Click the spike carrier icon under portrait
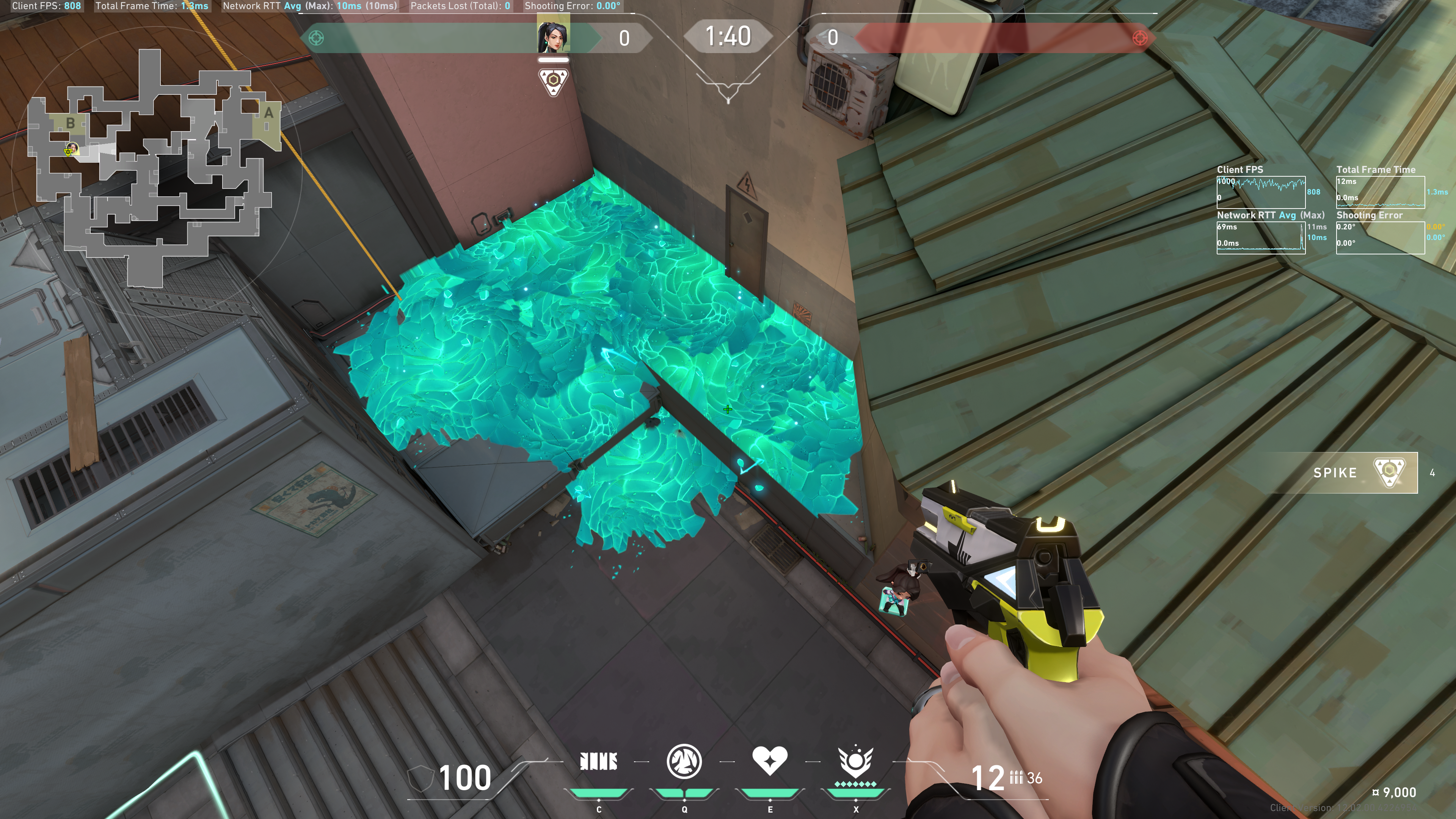Image resolution: width=1456 pixels, height=819 pixels. [553, 82]
